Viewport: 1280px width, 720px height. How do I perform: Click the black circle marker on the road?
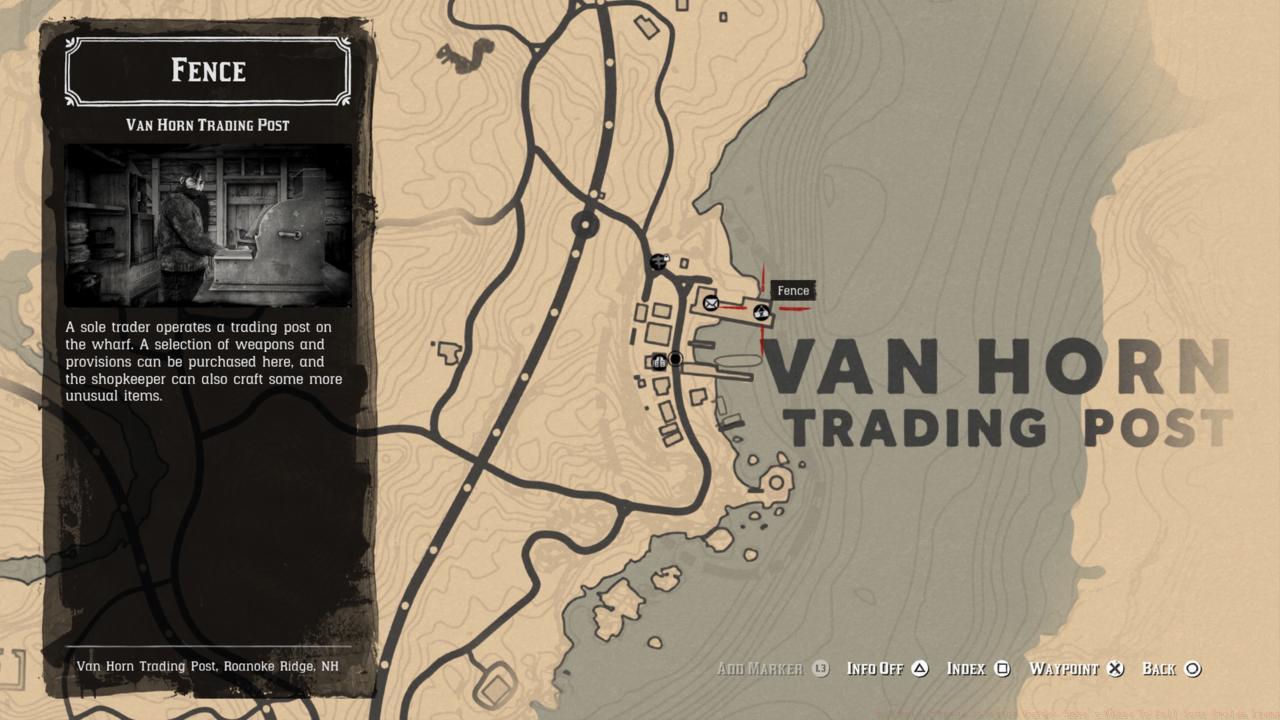676,359
